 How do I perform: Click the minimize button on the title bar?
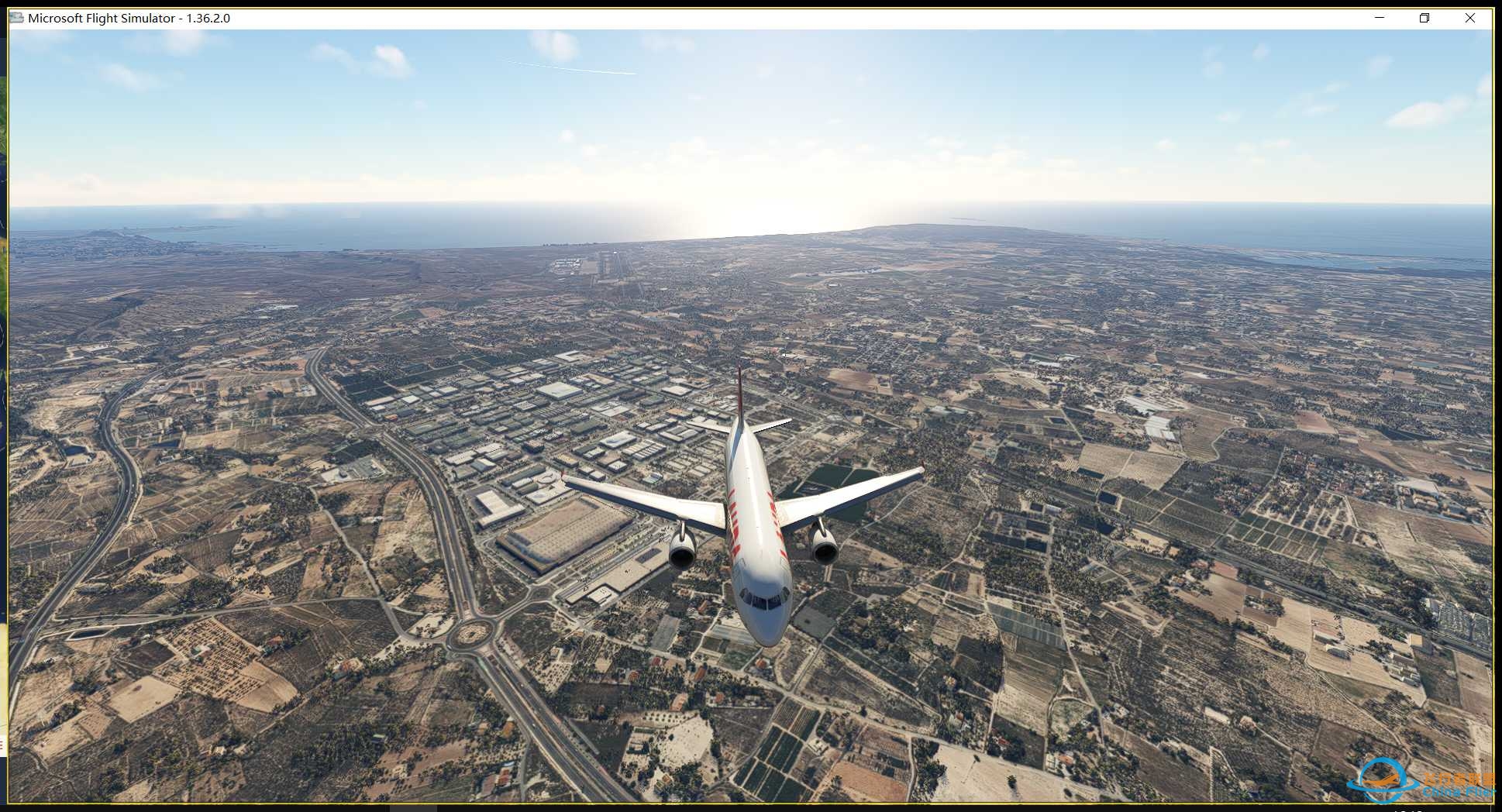(x=1379, y=17)
